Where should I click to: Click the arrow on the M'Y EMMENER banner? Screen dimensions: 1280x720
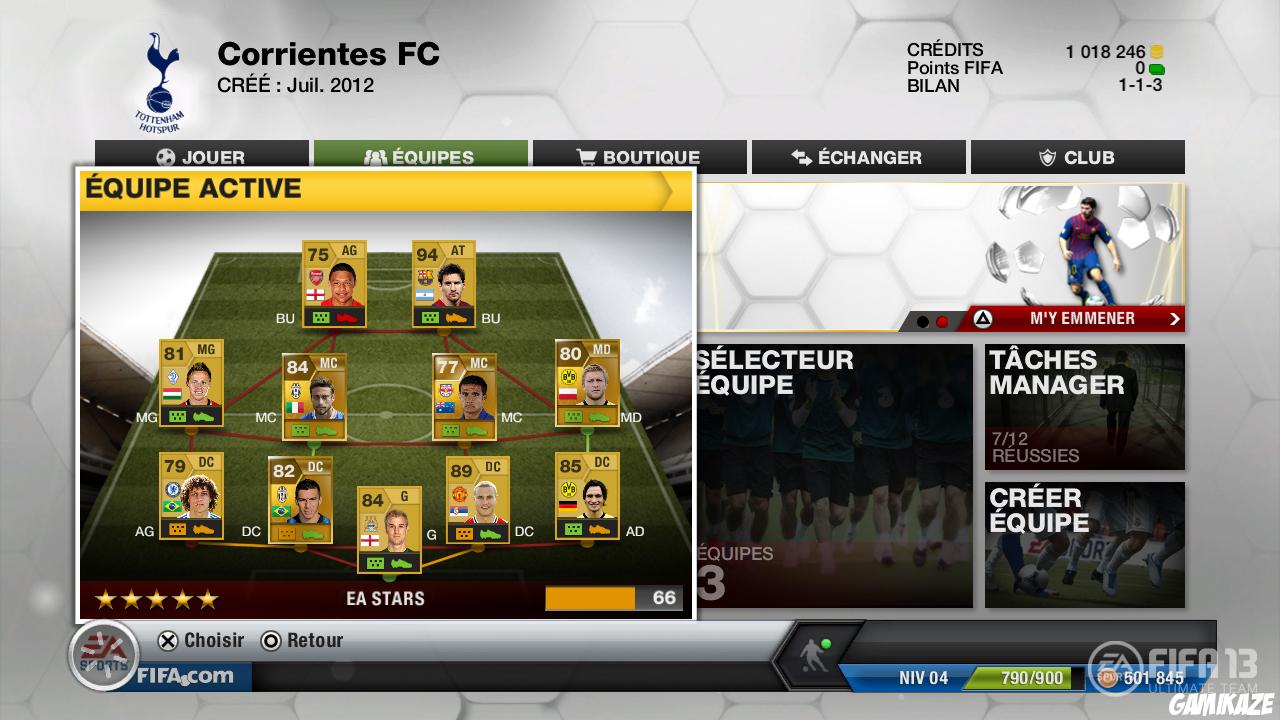(x=1174, y=318)
